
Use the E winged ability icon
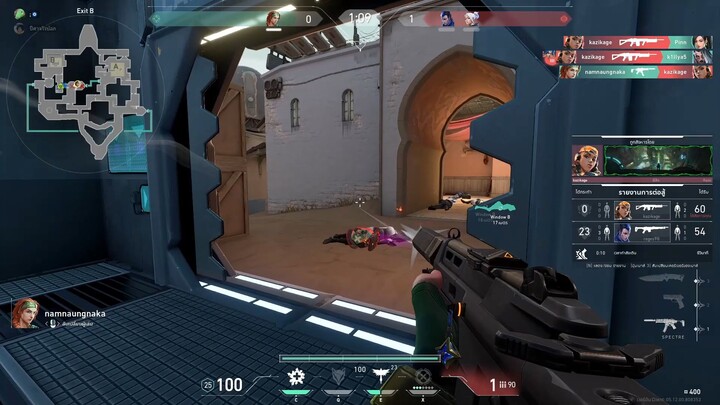pos(380,377)
